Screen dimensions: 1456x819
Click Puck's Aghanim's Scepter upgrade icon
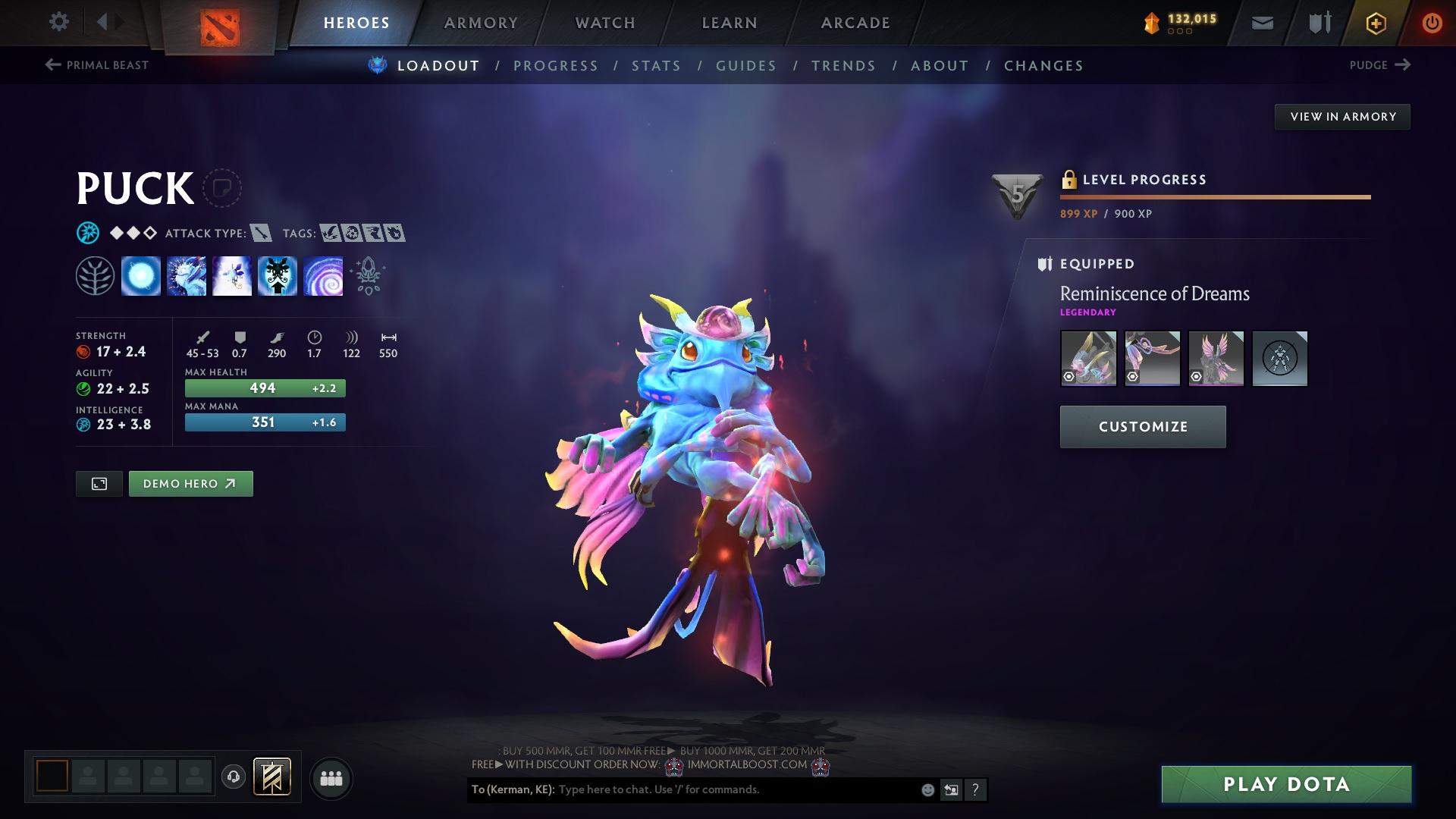(368, 276)
